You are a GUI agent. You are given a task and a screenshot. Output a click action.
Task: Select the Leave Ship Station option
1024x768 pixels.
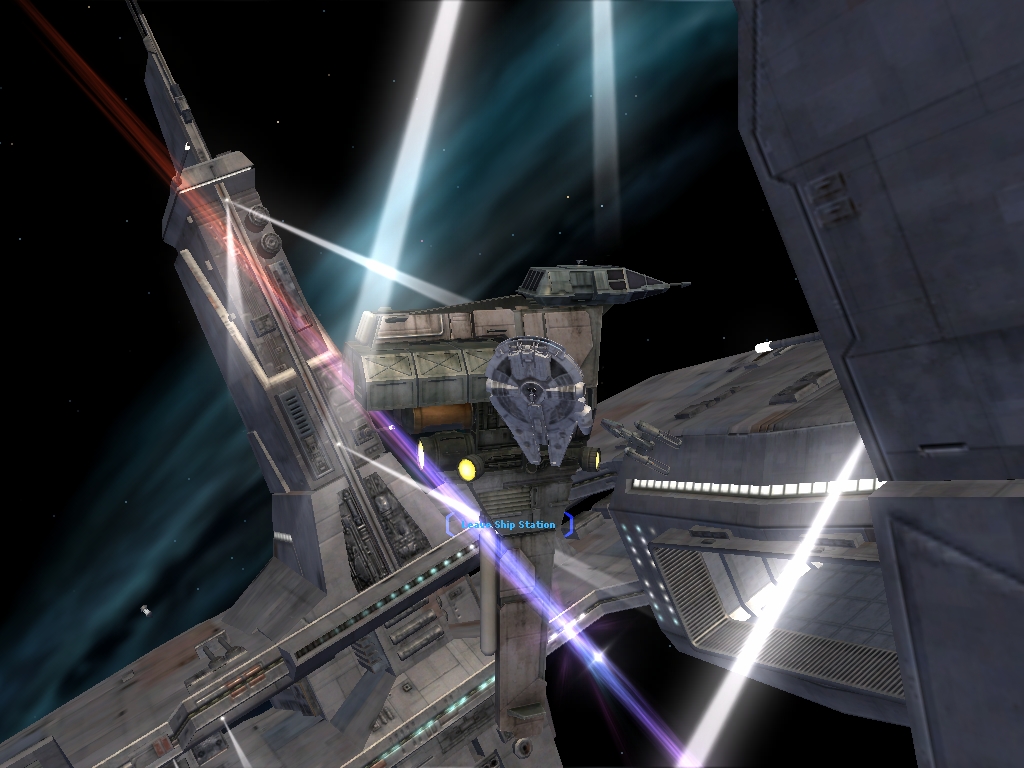[x=510, y=525]
